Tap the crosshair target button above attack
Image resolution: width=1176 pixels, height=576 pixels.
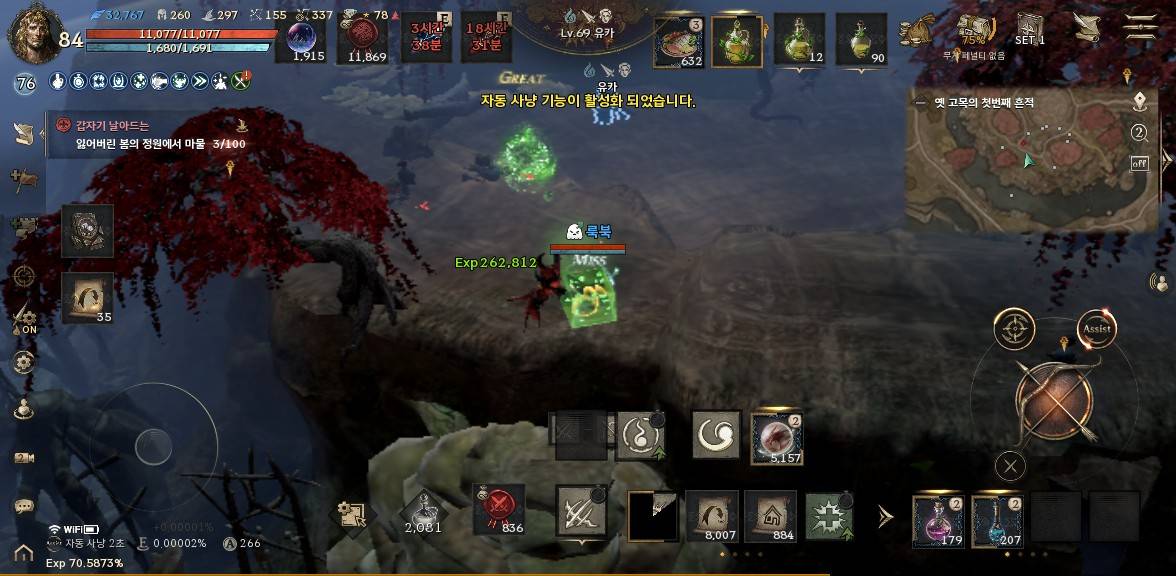pyautogui.click(x=1014, y=329)
